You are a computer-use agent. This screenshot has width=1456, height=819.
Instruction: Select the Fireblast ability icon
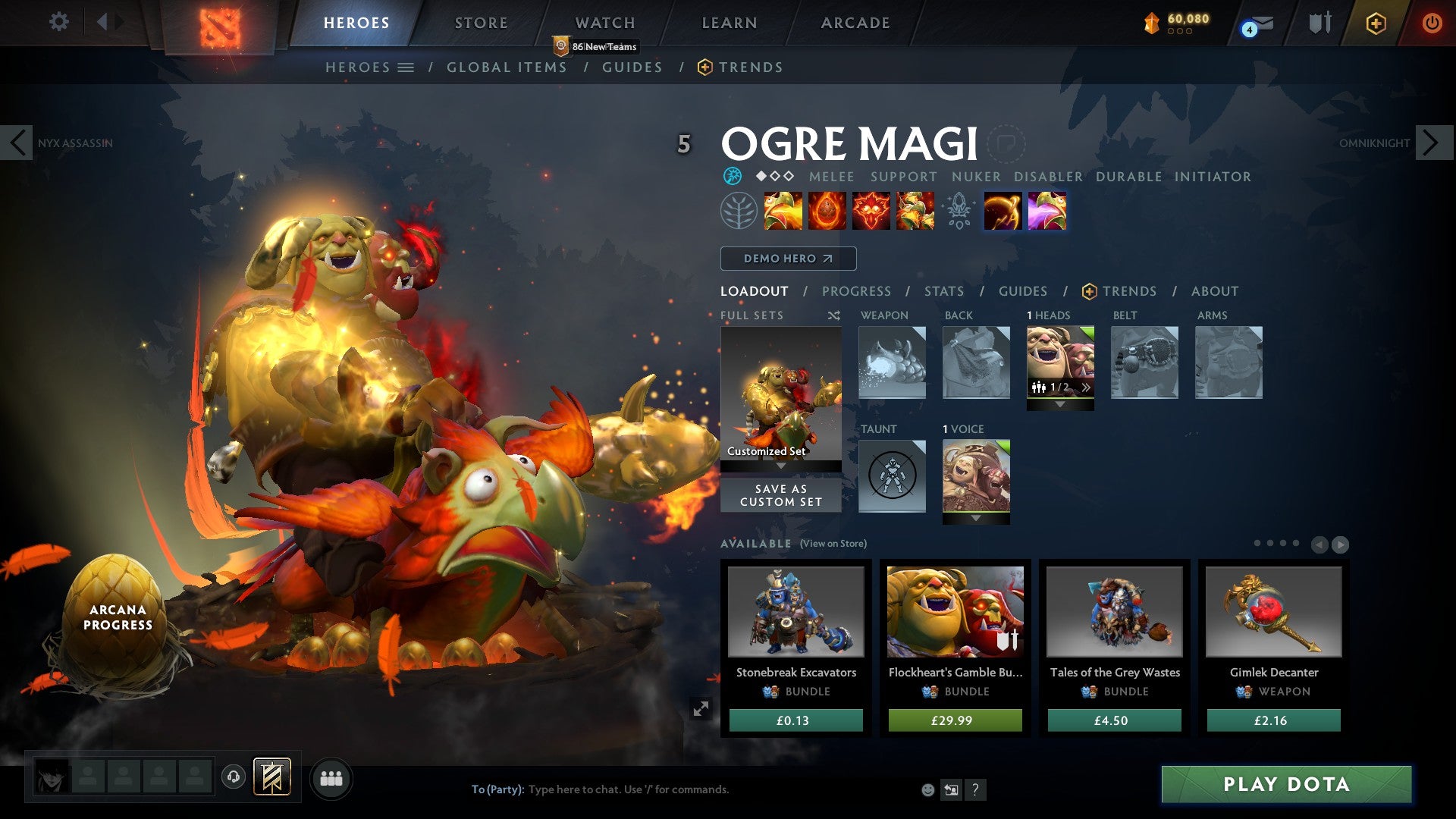(783, 212)
